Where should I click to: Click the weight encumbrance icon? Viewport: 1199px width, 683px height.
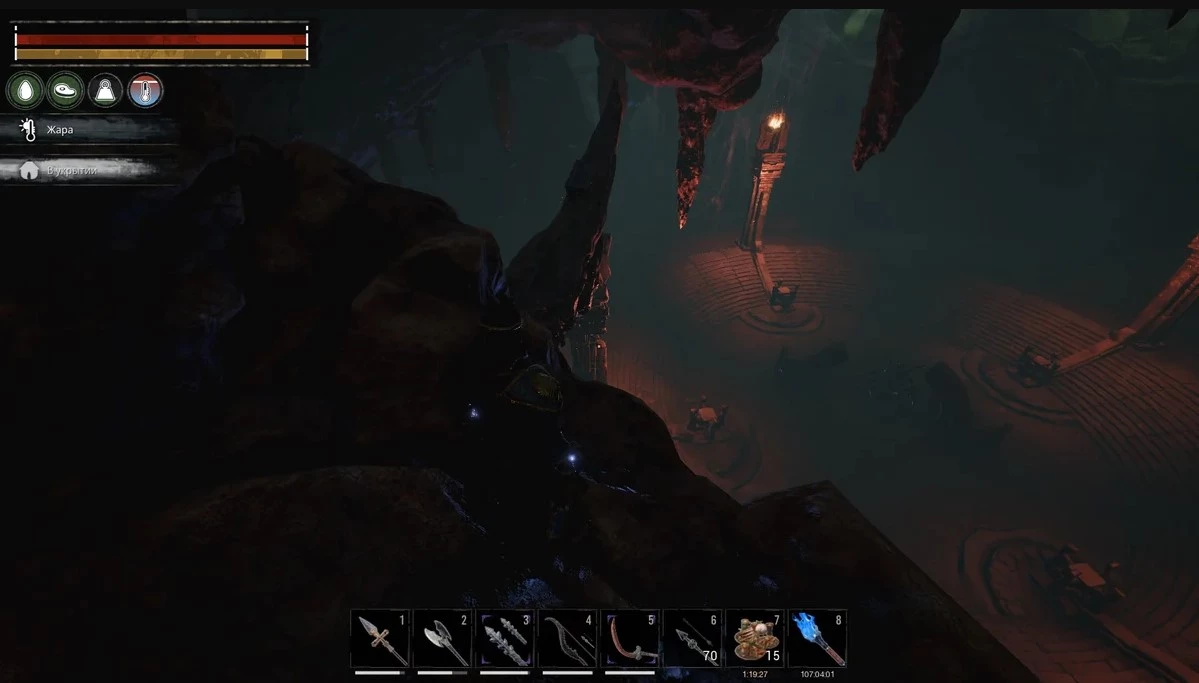pyautogui.click(x=105, y=91)
